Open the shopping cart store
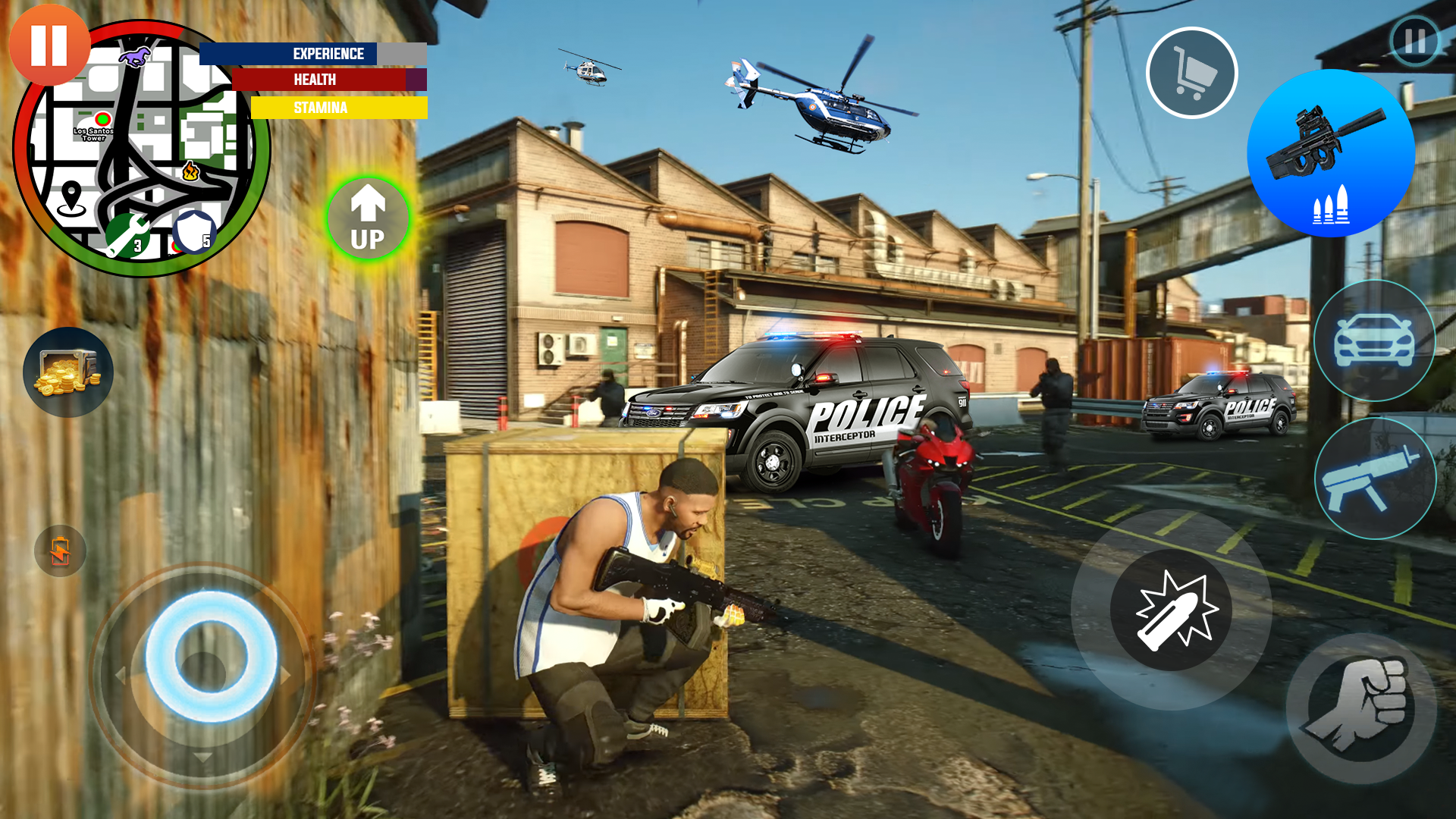The height and width of the screenshot is (819, 1456). pyautogui.click(x=1192, y=72)
